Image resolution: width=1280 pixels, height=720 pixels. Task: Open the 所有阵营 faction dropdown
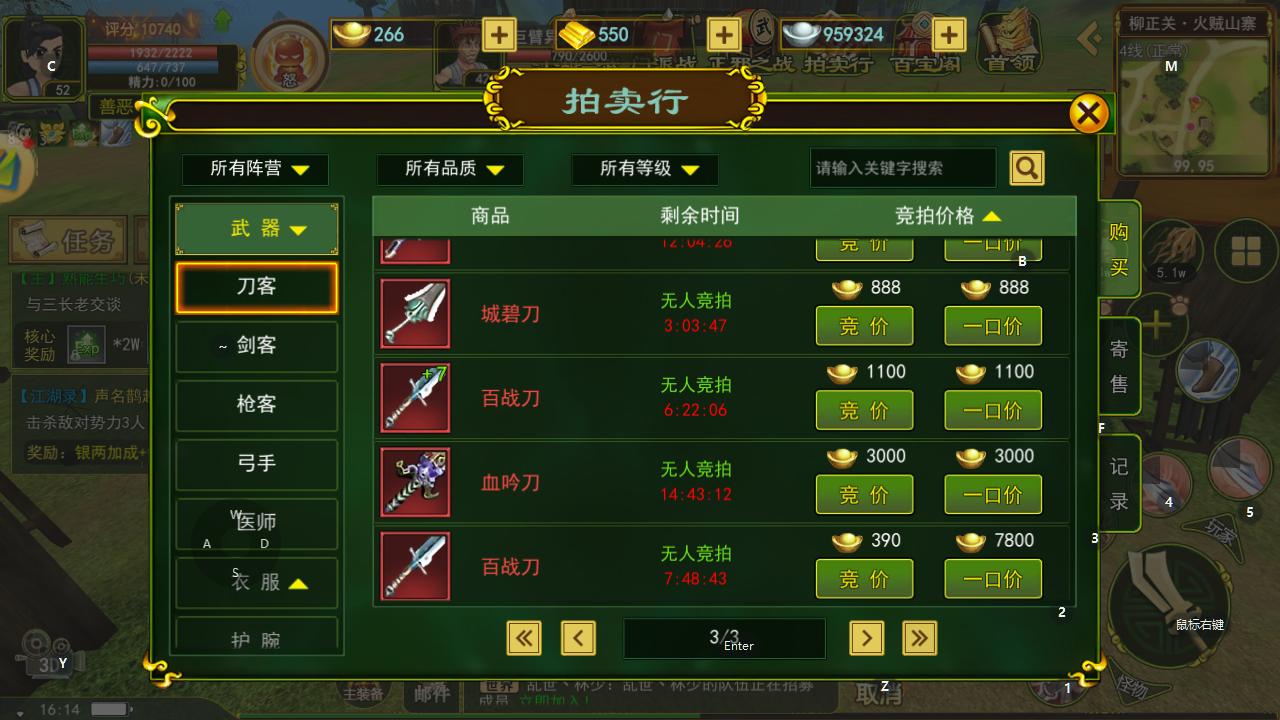point(255,169)
